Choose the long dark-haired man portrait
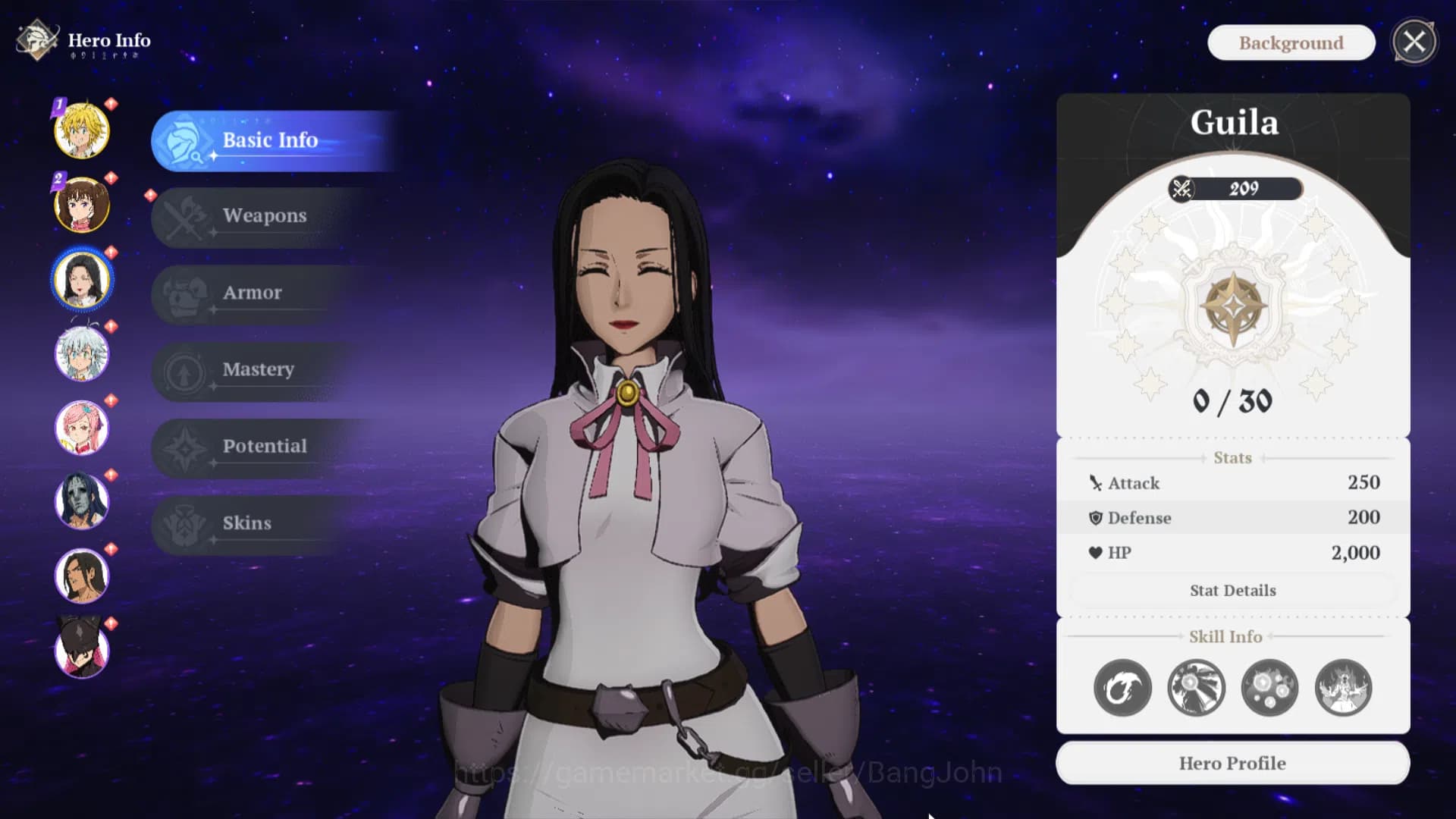This screenshot has height=819, width=1456. tap(82, 576)
